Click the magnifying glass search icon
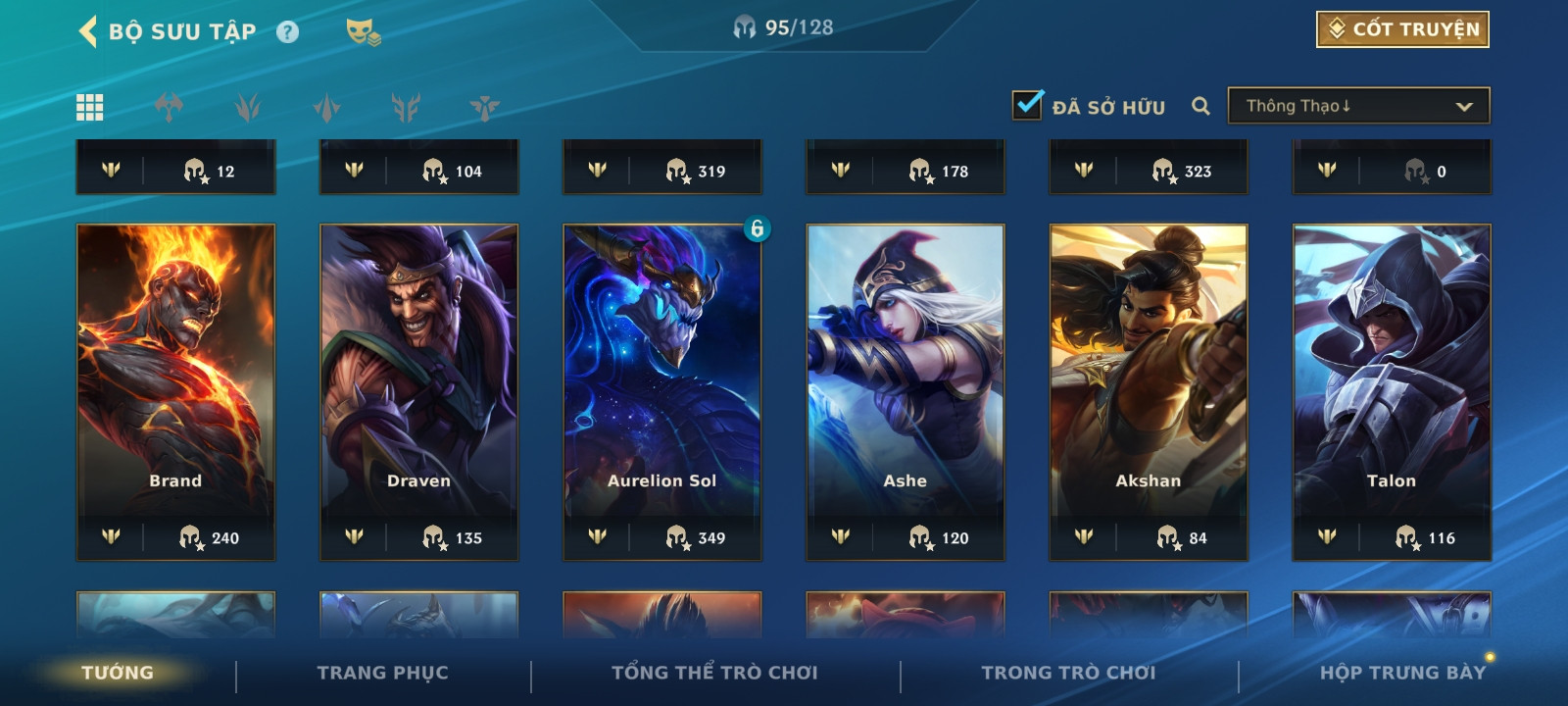Image resolution: width=1568 pixels, height=706 pixels. point(1200,106)
